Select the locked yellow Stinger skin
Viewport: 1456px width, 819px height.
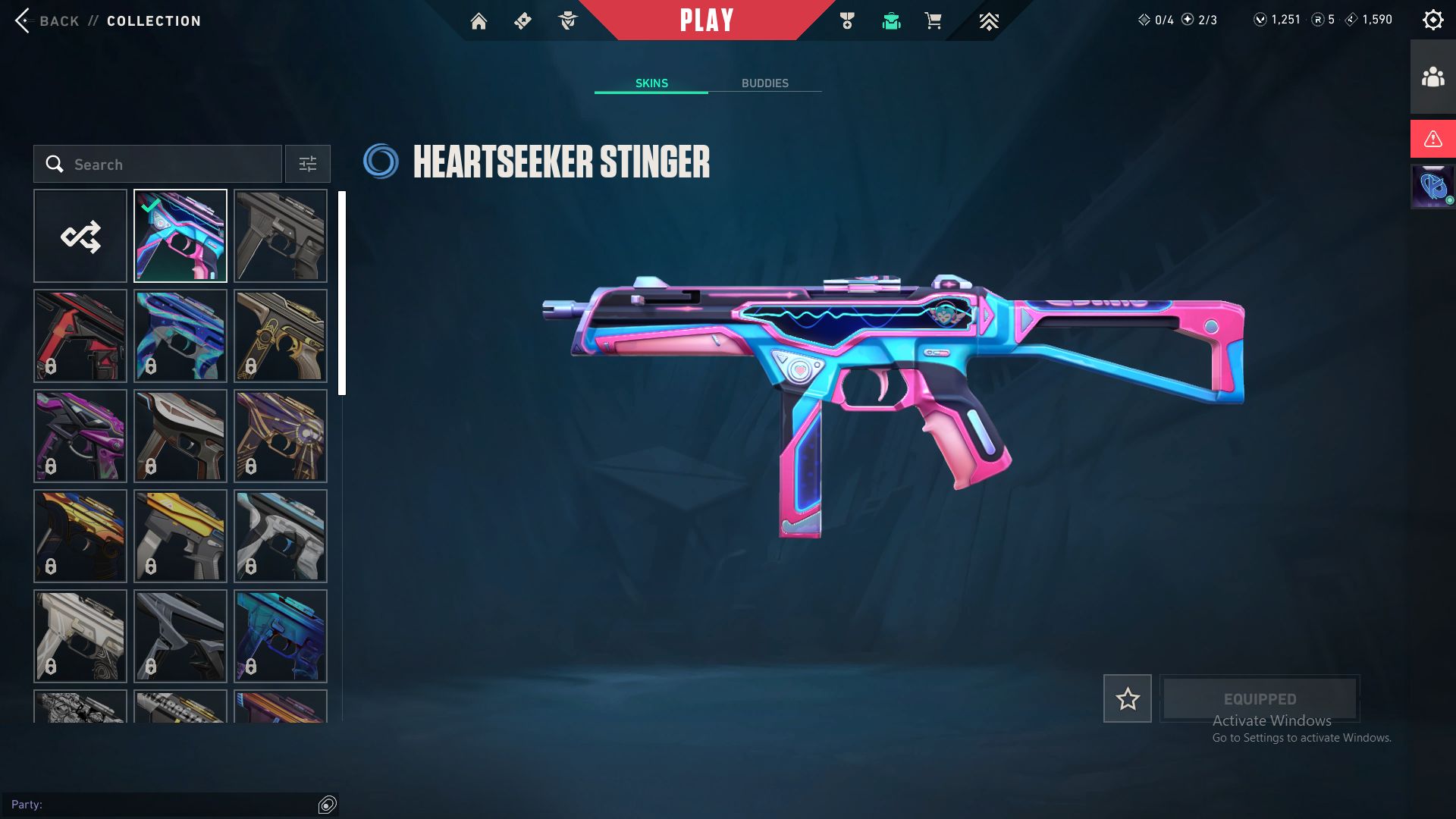[x=180, y=536]
